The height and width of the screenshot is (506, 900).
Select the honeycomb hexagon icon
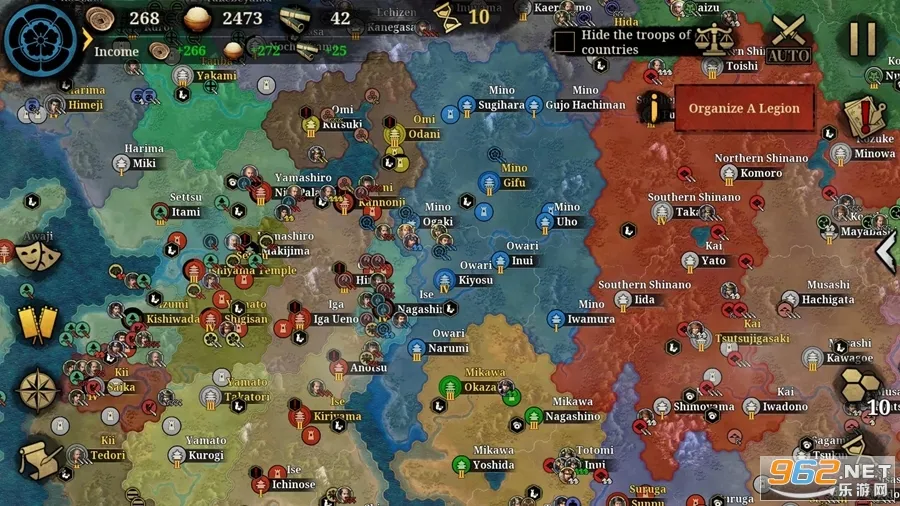click(x=859, y=385)
